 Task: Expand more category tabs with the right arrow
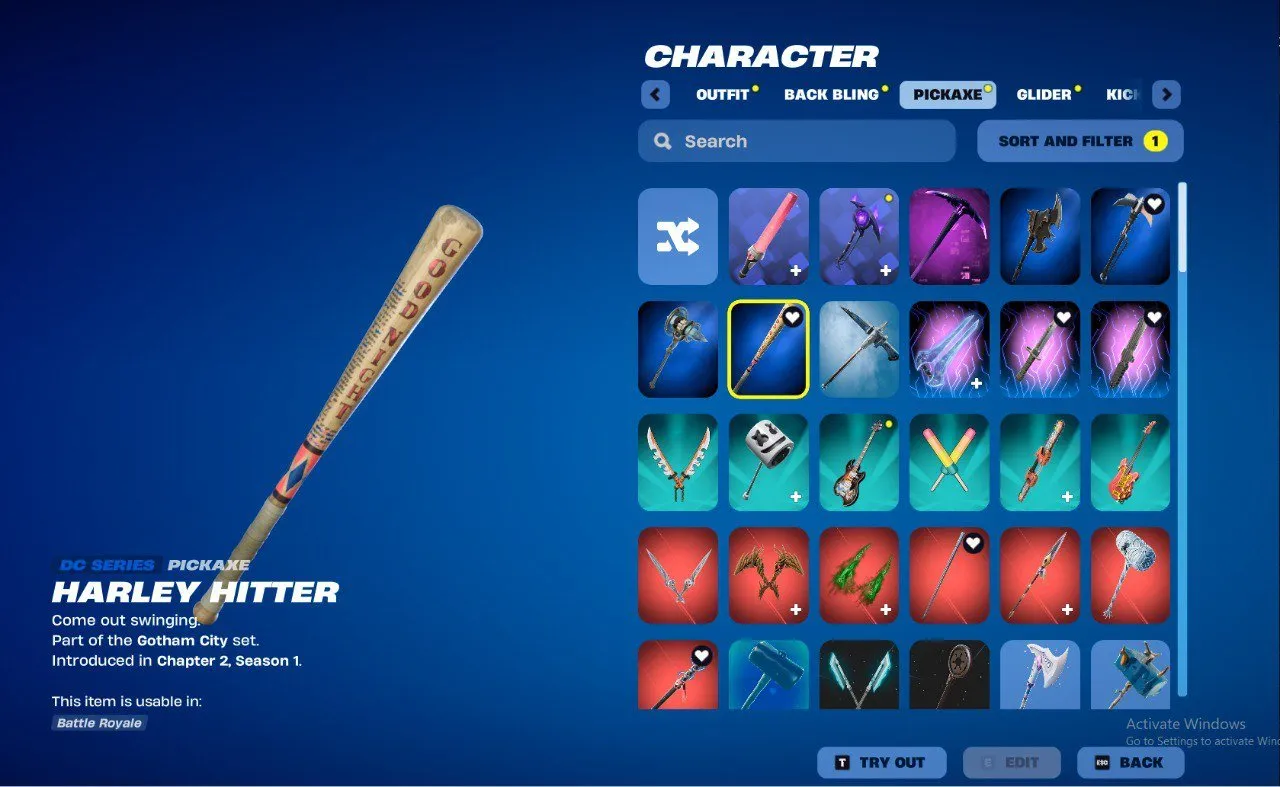(1166, 94)
